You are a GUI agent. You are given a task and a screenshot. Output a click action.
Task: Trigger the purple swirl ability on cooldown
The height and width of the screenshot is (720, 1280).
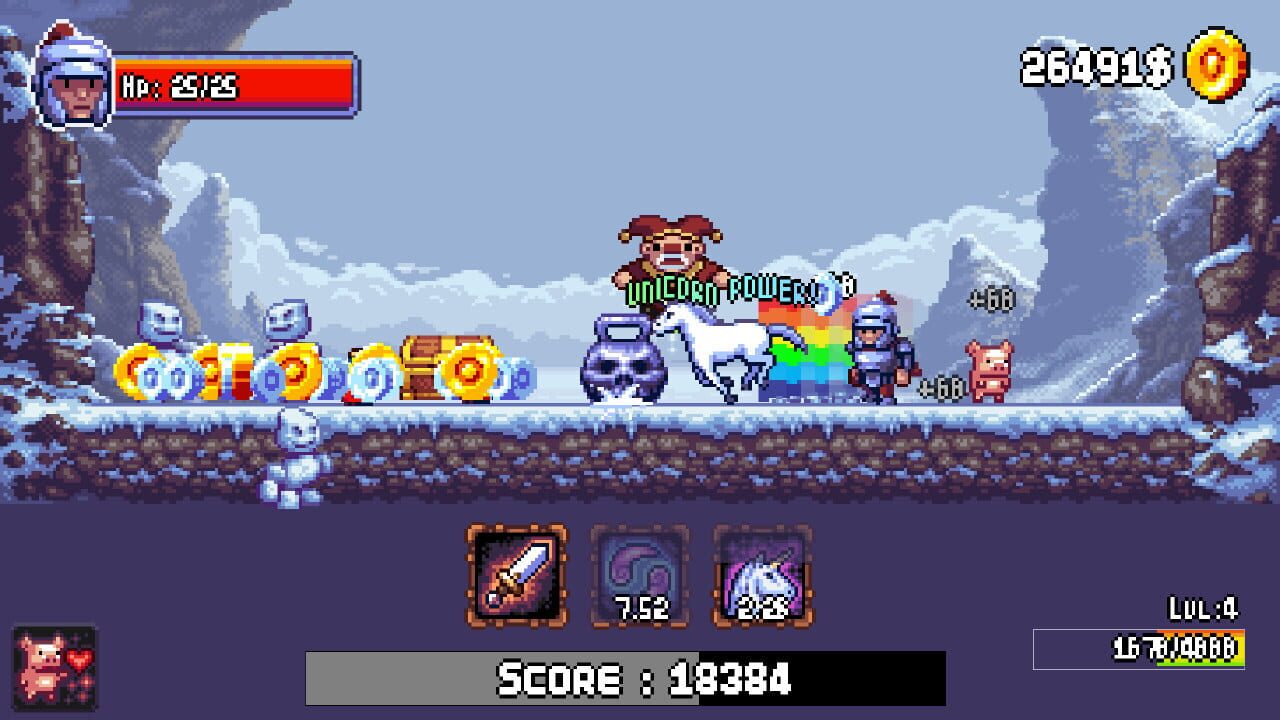click(639, 575)
